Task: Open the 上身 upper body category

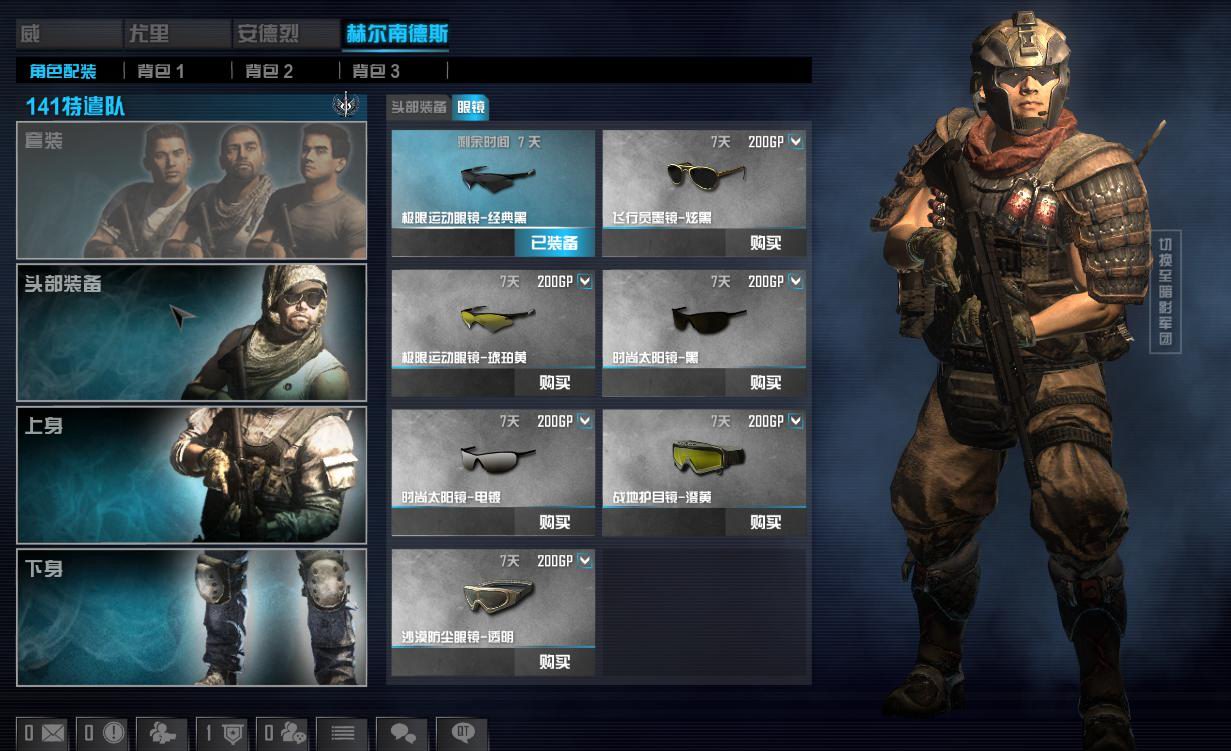Action: tap(192, 475)
